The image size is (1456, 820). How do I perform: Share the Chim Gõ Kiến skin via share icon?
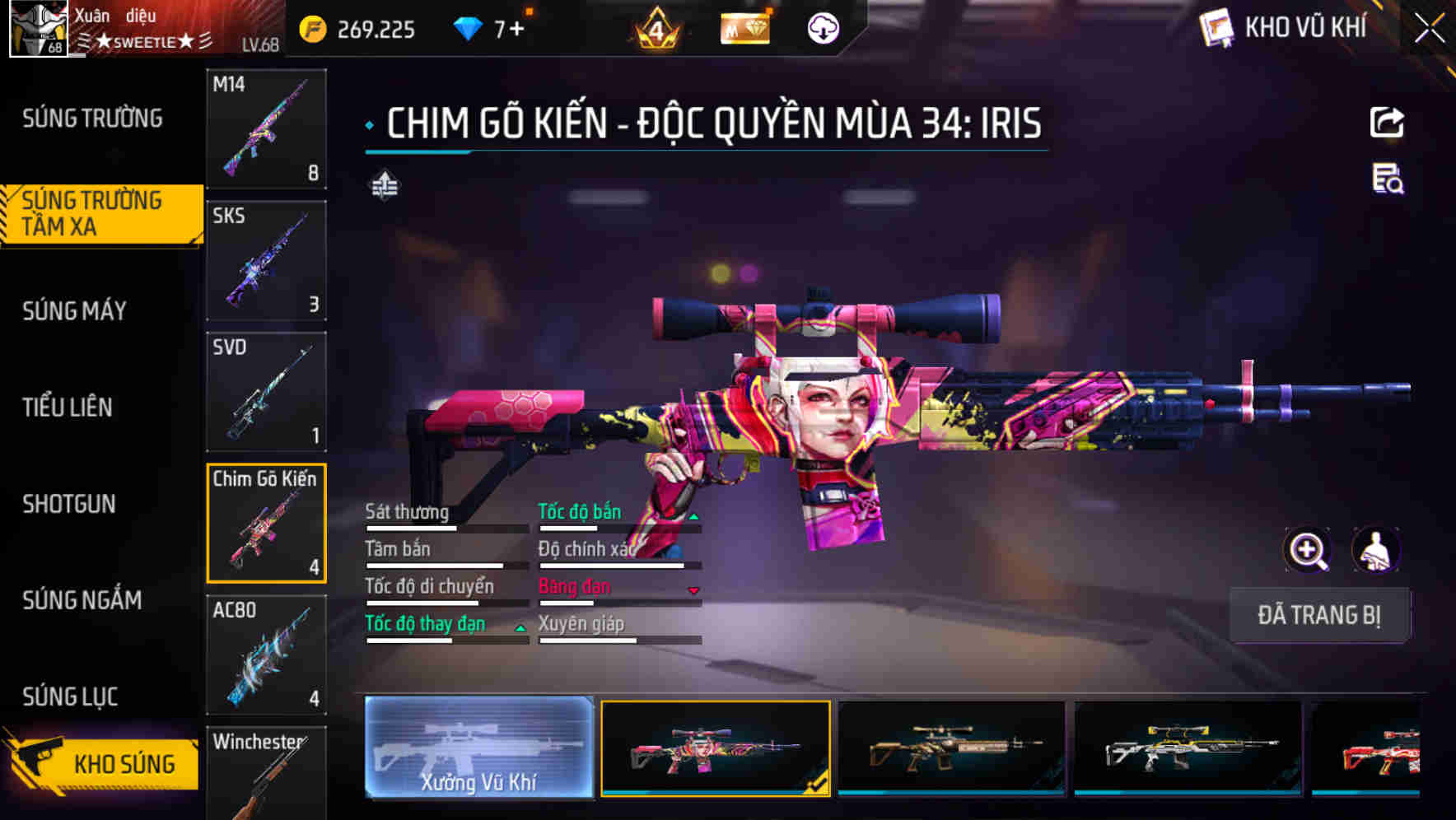click(1387, 121)
